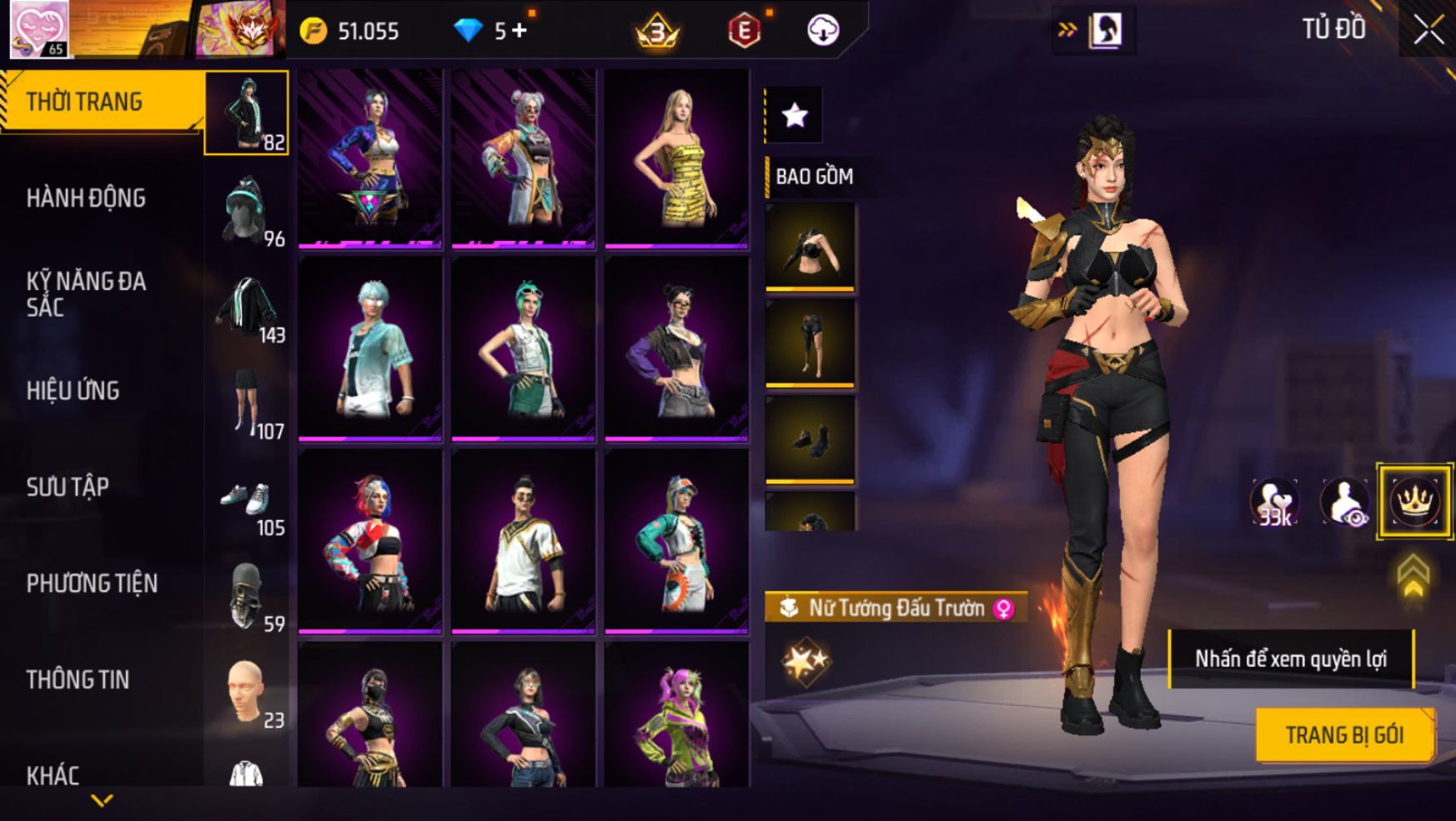Select the yellow dress blonde outfit
Viewport: 1456px width, 821px height.
pyautogui.click(x=676, y=158)
